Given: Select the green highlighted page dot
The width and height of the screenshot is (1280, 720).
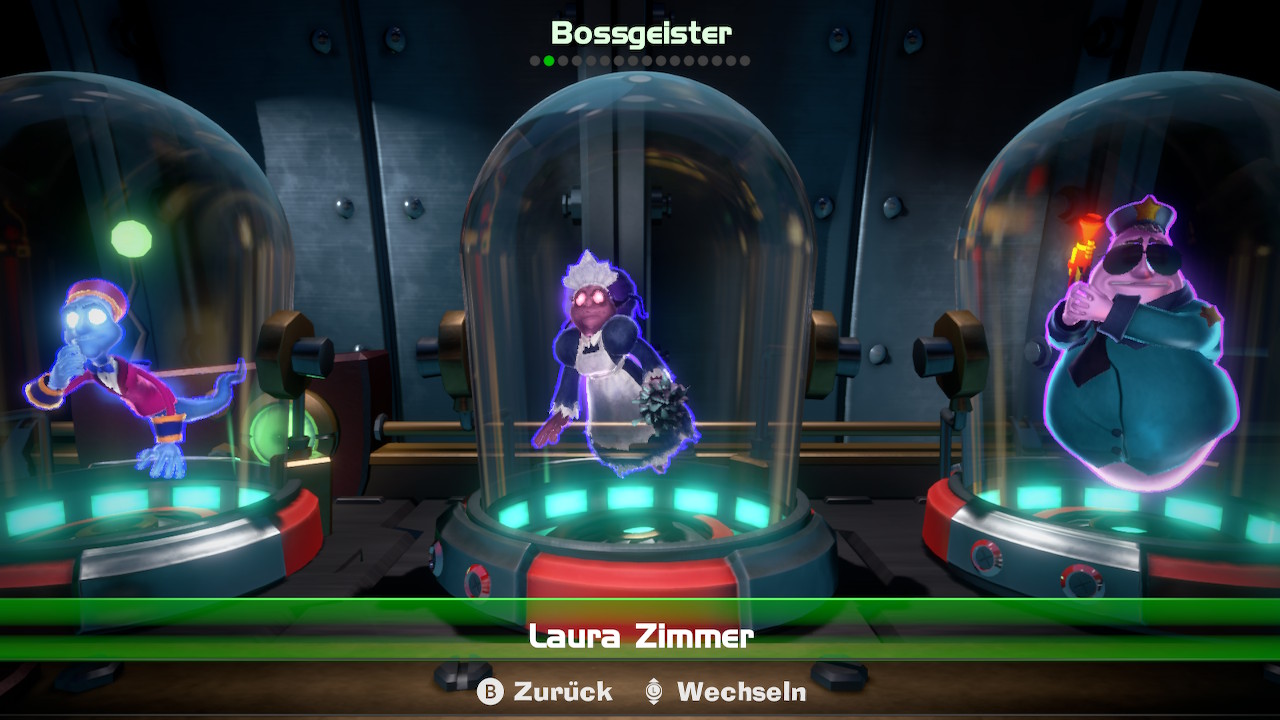Looking at the screenshot, I should coord(549,61).
